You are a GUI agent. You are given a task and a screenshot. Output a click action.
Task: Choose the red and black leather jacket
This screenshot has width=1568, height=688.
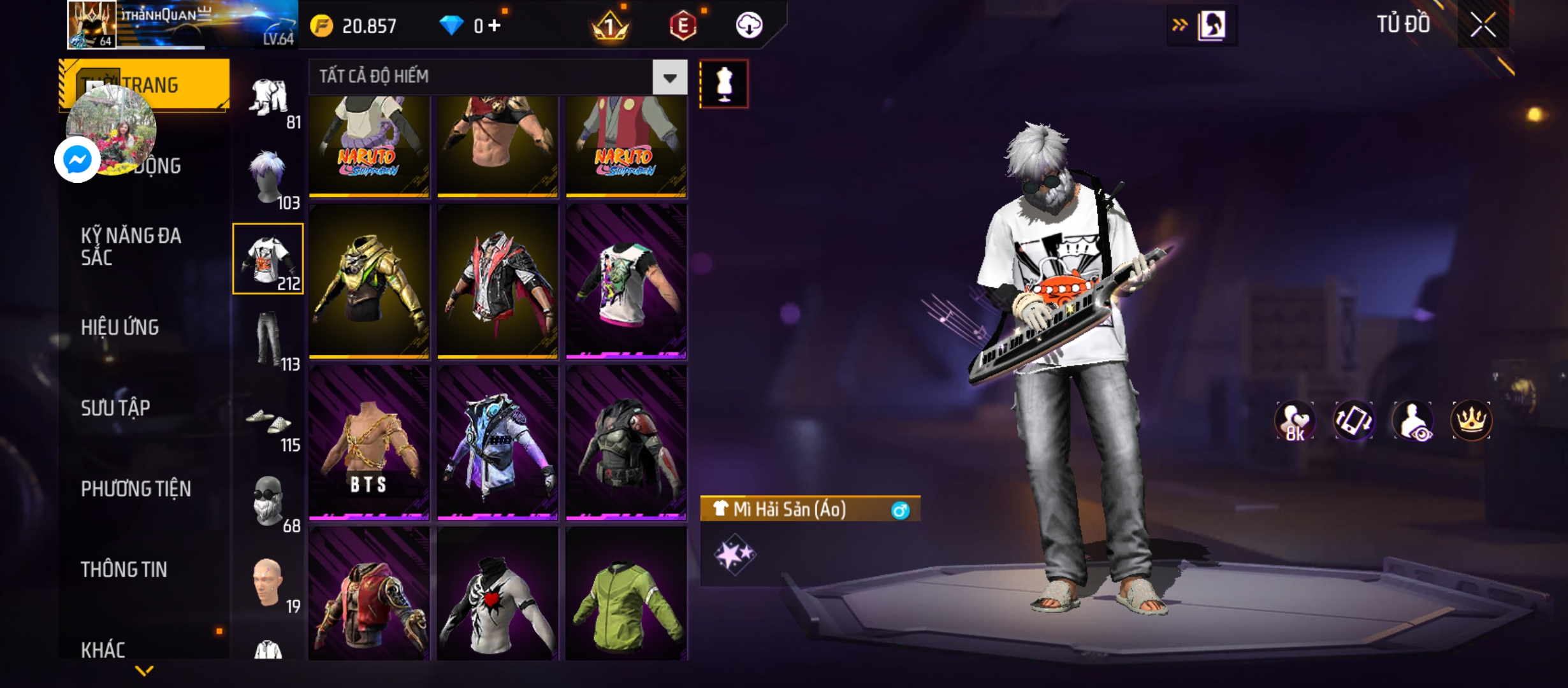click(x=498, y=281)
